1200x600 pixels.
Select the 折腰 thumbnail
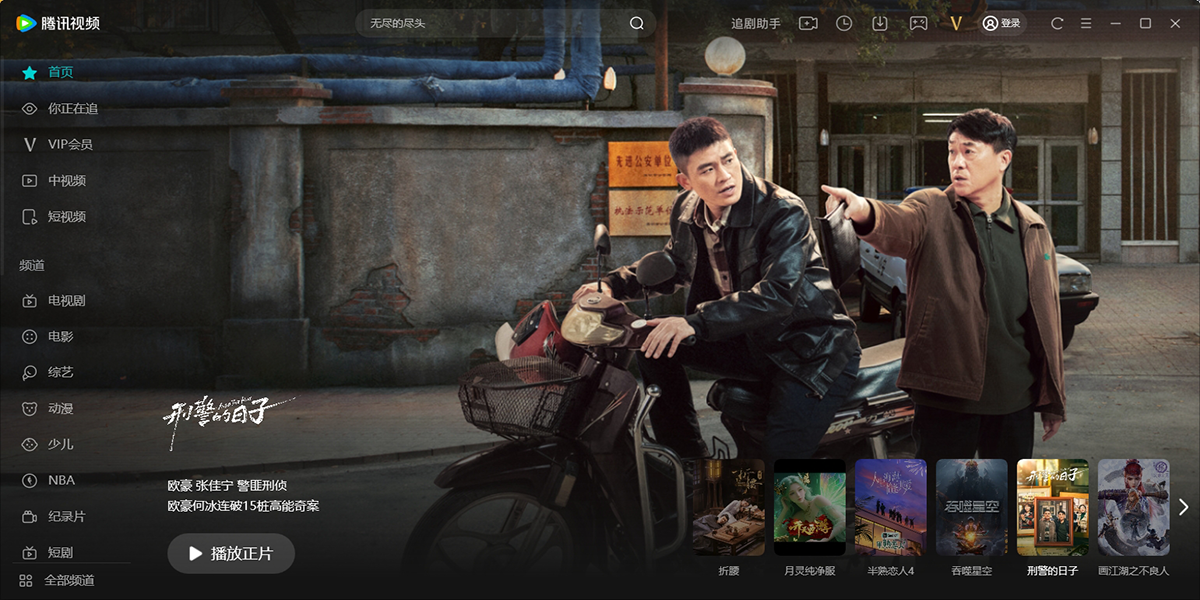click(729, 507)
